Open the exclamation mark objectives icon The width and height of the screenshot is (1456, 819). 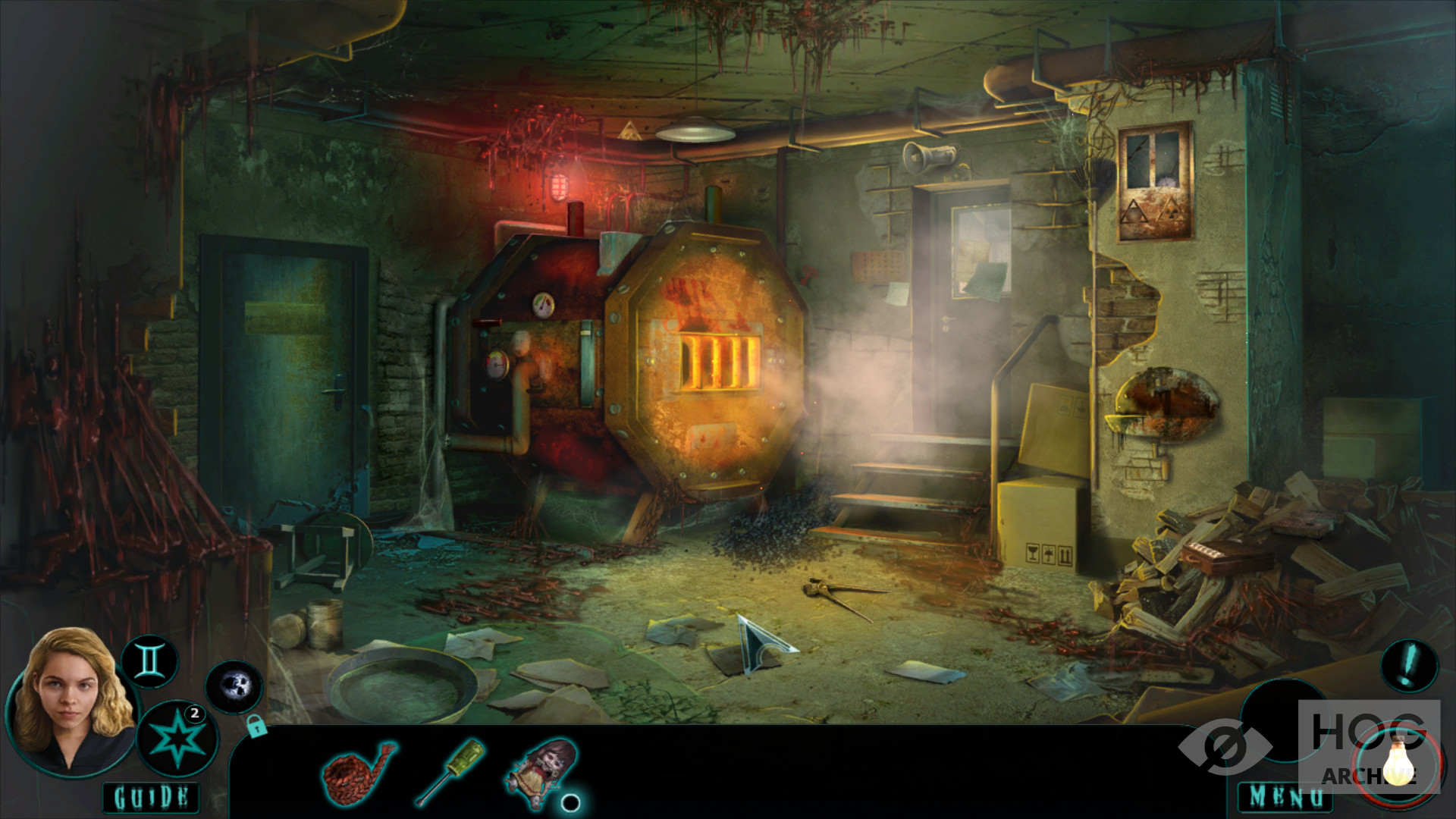pyautogui.click(x=1409, y=666)
